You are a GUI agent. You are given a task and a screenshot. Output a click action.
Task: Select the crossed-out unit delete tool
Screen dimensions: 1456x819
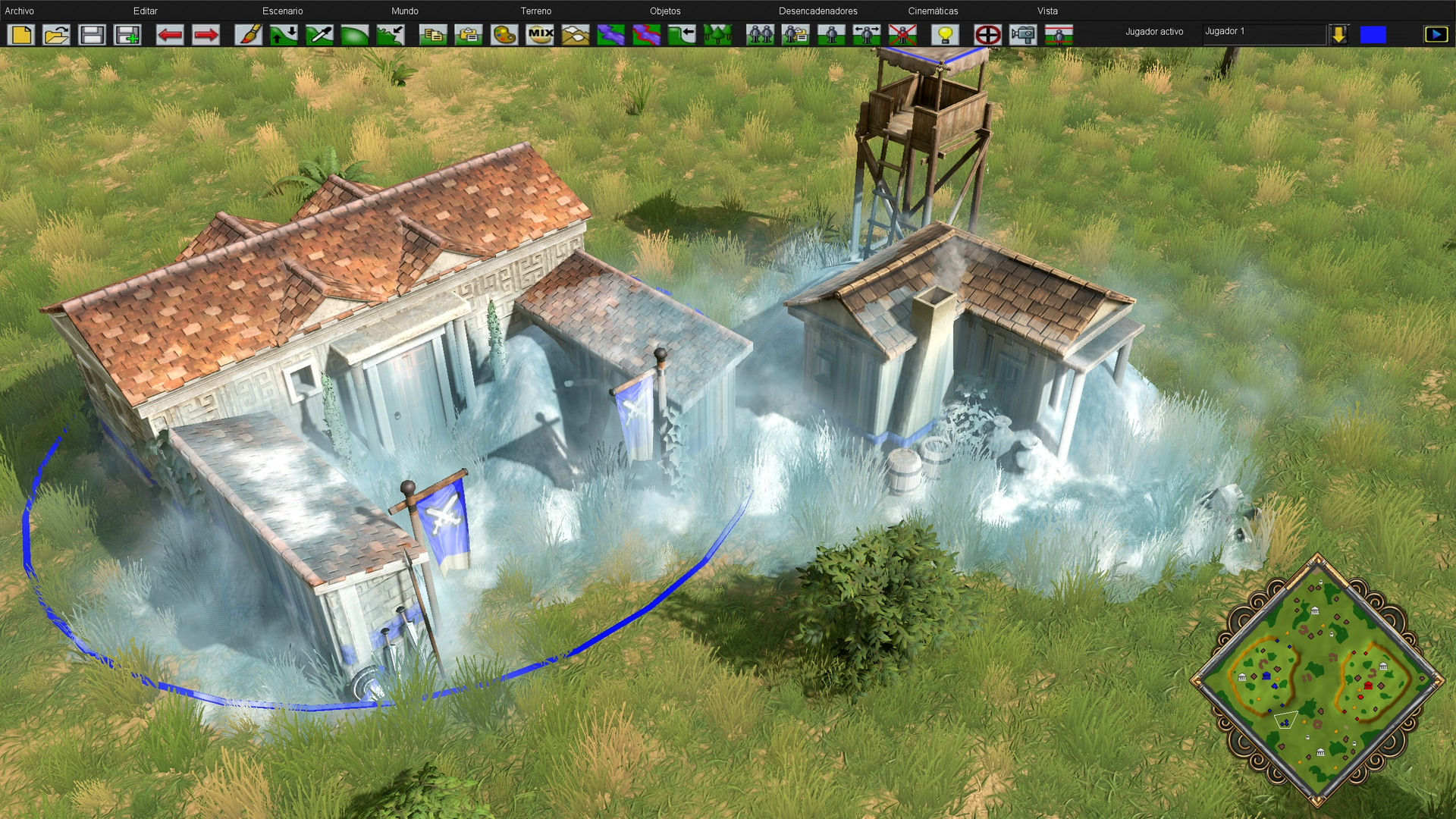pyautogui.click(x=902, y=35)
